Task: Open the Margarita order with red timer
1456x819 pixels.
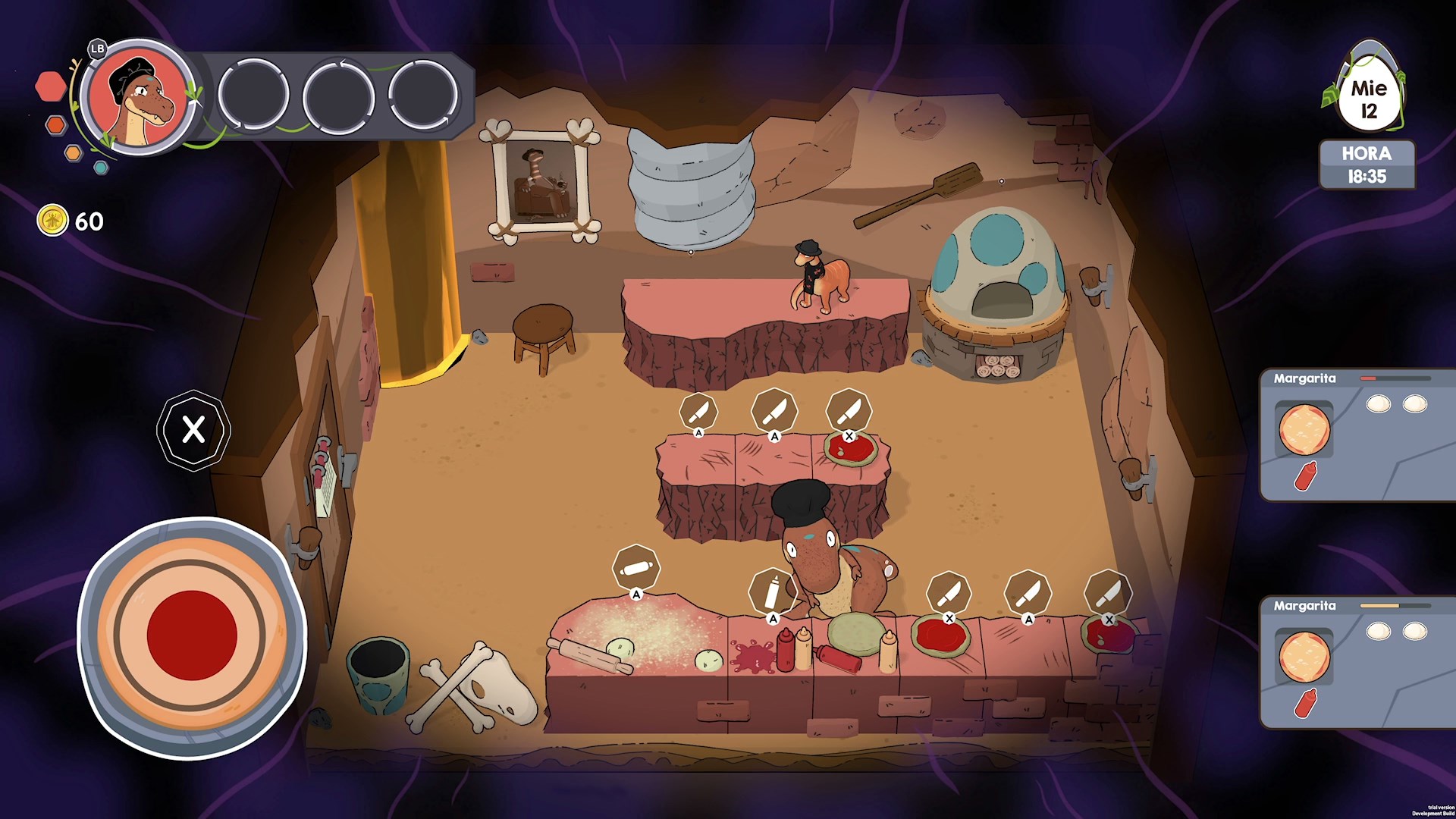Action: click(x=1357, y=435)
